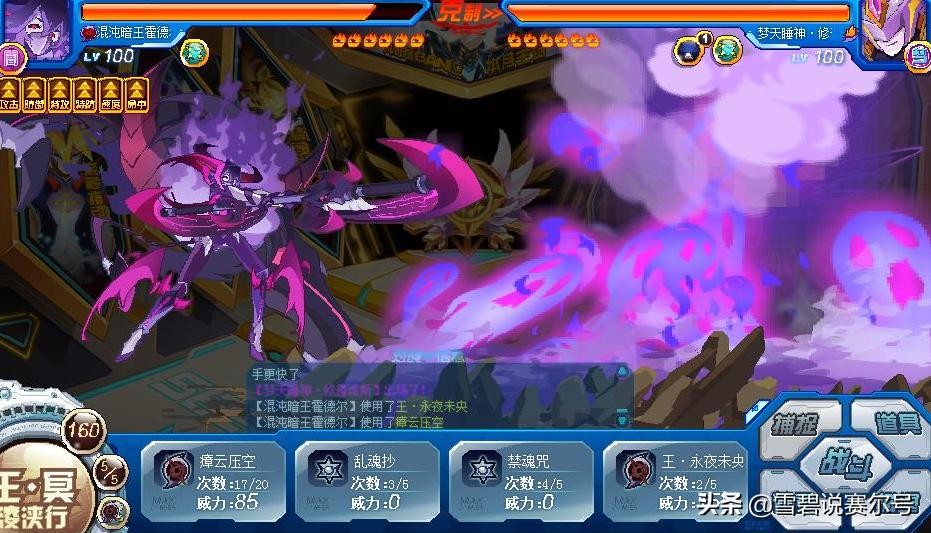Click the 攻击 attack buff icon
The height and width of the screenshot is (533, 931).
point(11,96)
